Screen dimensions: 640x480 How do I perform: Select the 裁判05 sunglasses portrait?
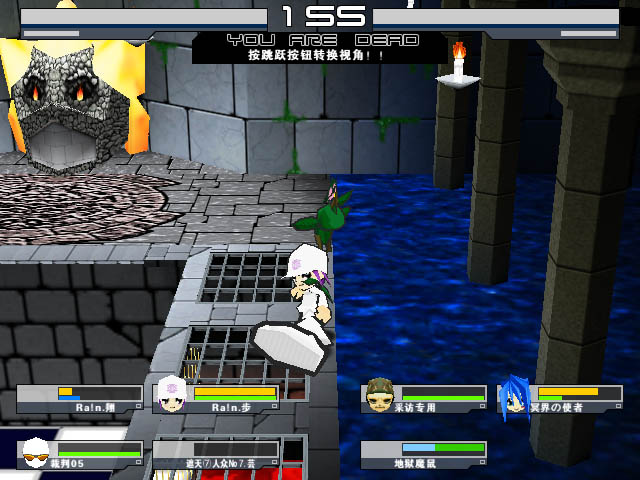36,454
